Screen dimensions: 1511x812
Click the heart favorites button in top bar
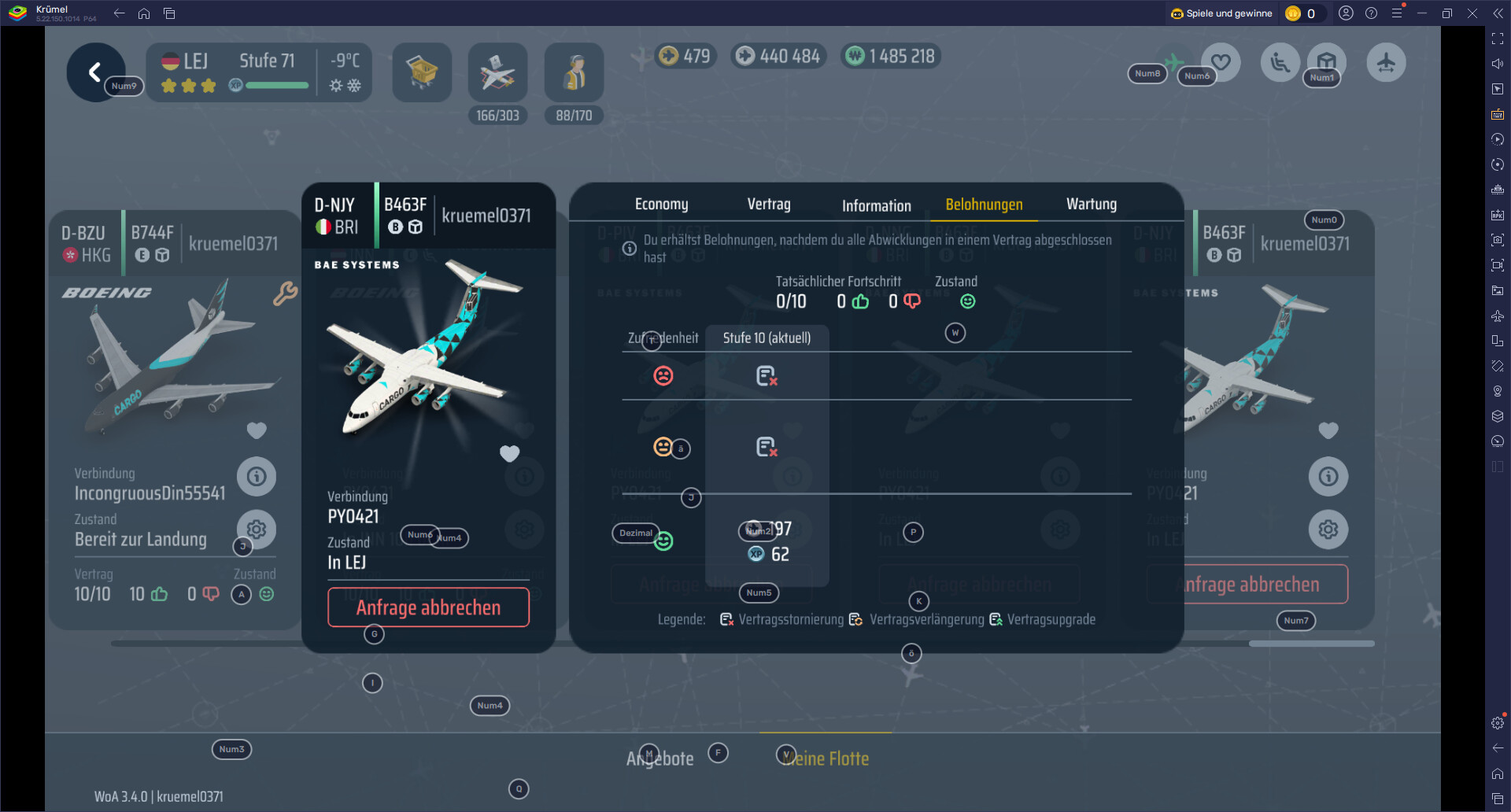1221,62
